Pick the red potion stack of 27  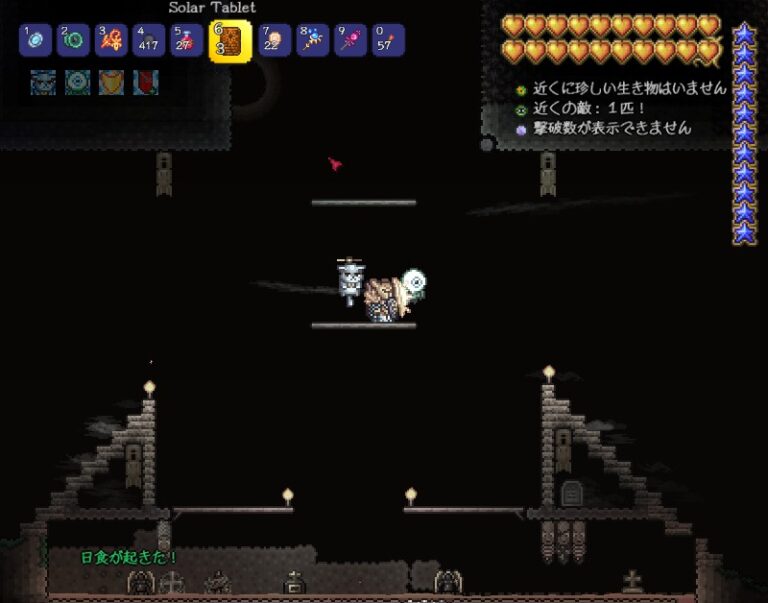point(186,41)
